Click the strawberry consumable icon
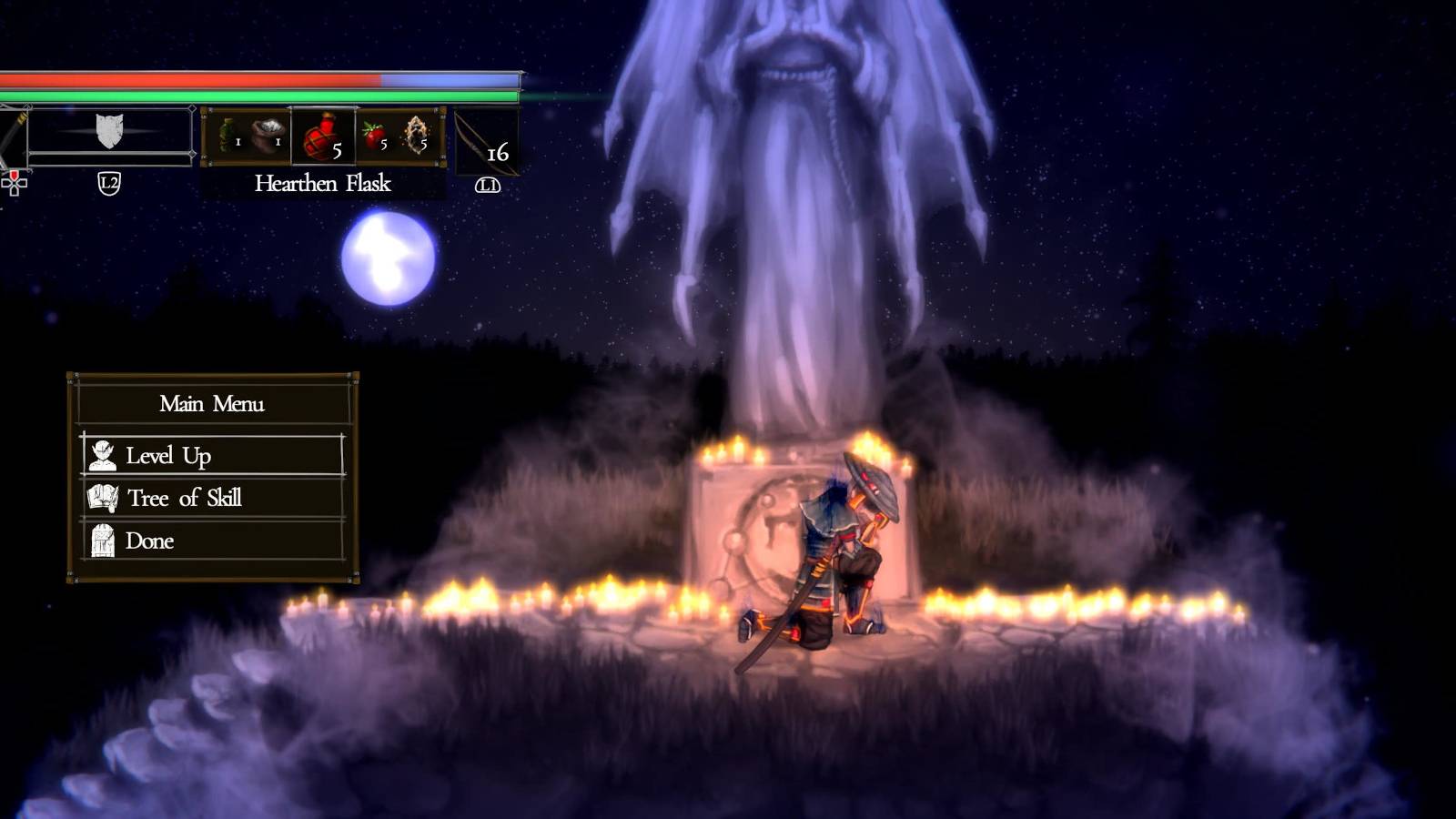 (372, 133)
